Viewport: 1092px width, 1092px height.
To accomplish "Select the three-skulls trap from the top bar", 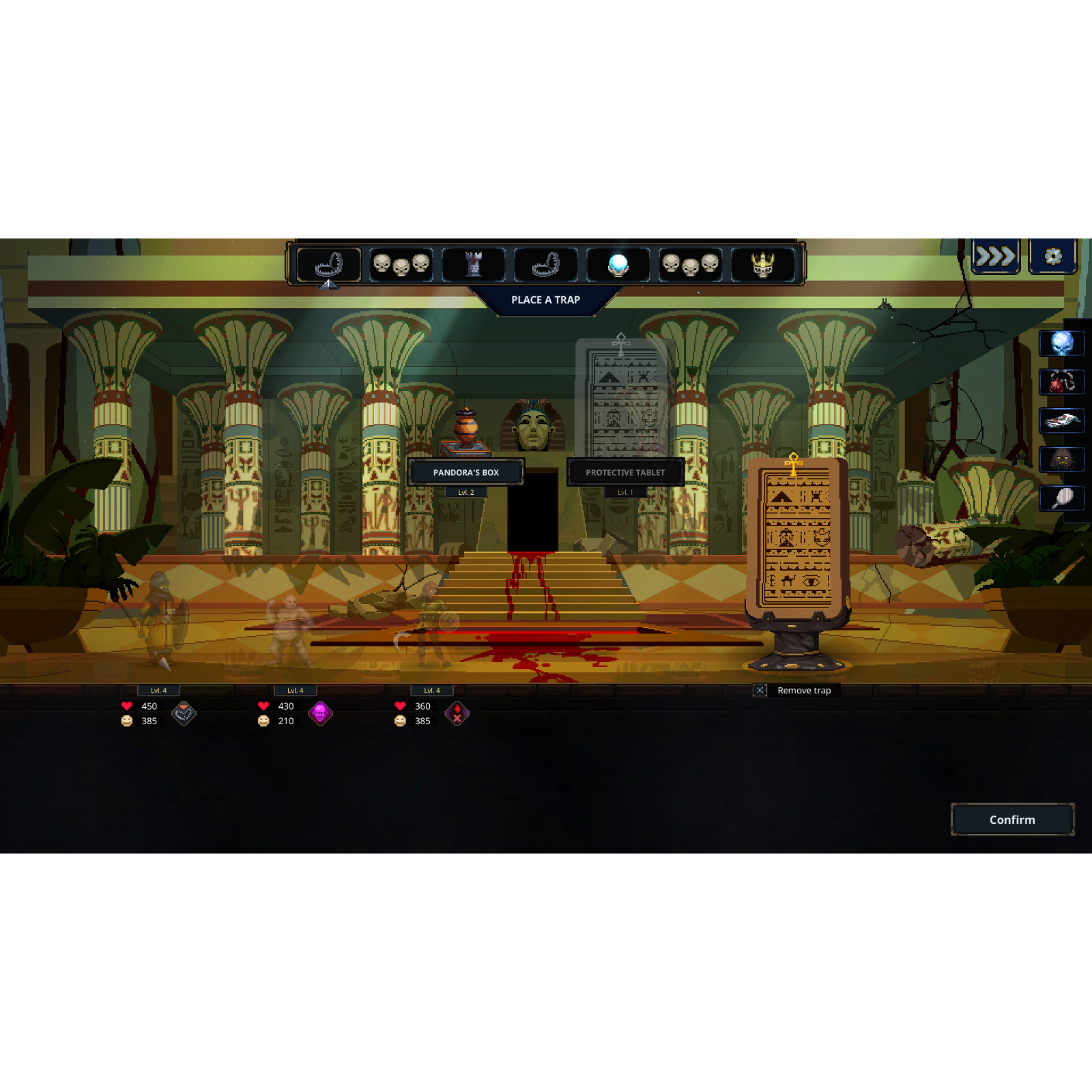I will (x=403, y=263).
